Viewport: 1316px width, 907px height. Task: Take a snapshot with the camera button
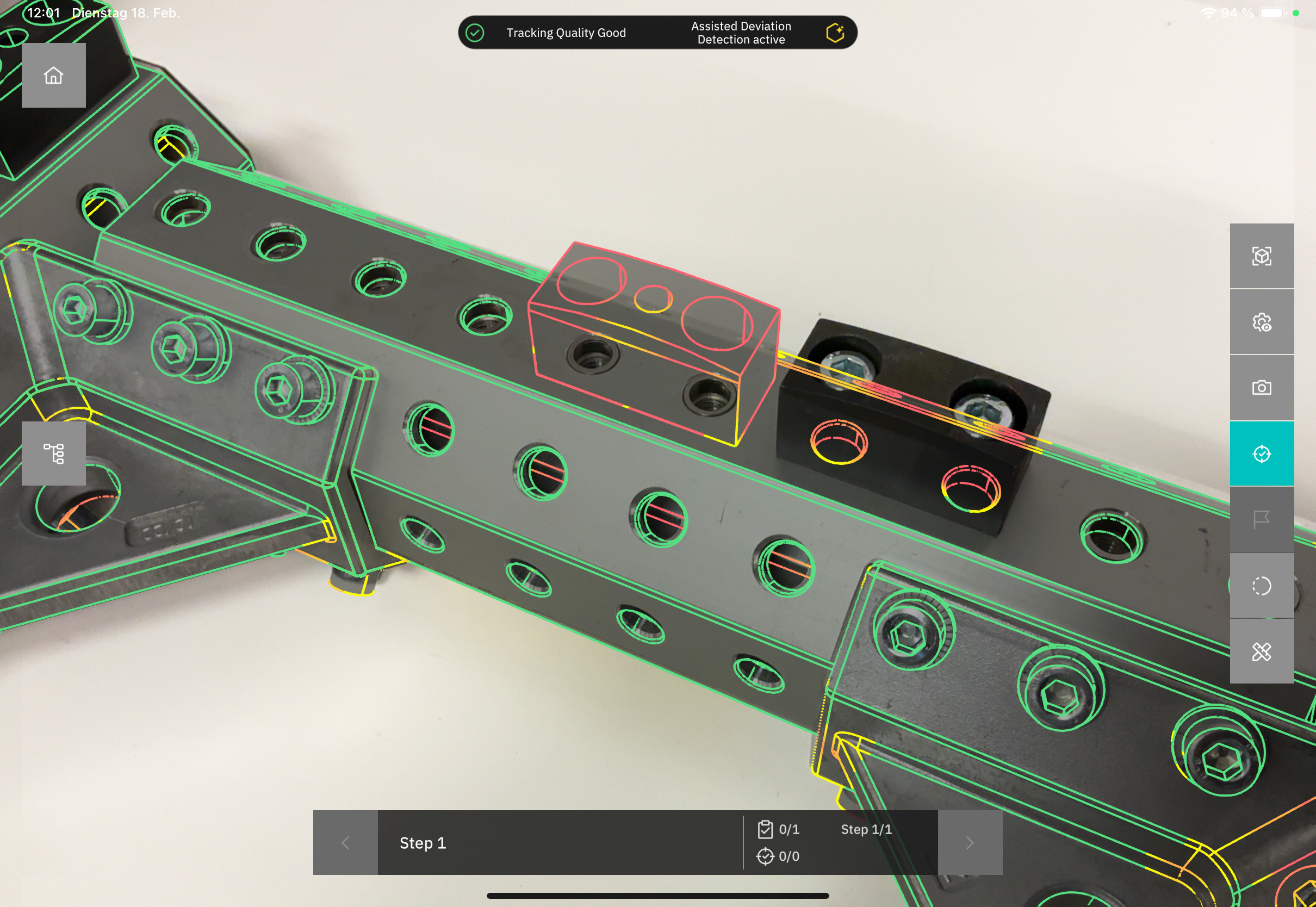point(1262,388)
